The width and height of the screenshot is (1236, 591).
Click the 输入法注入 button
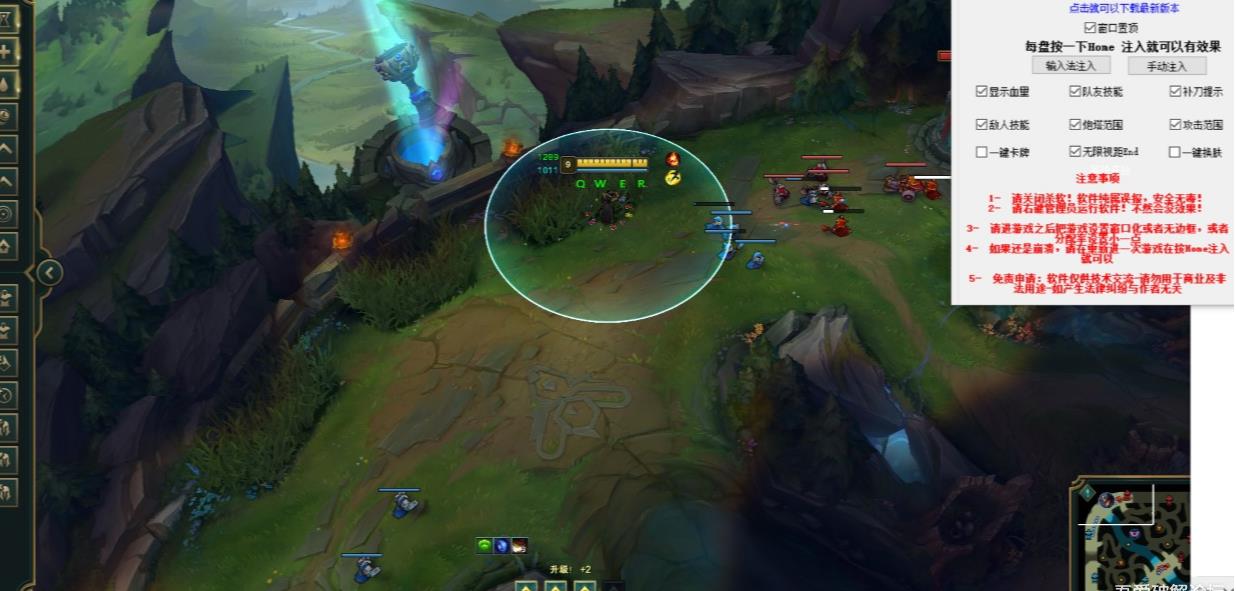click(1071, 66)
